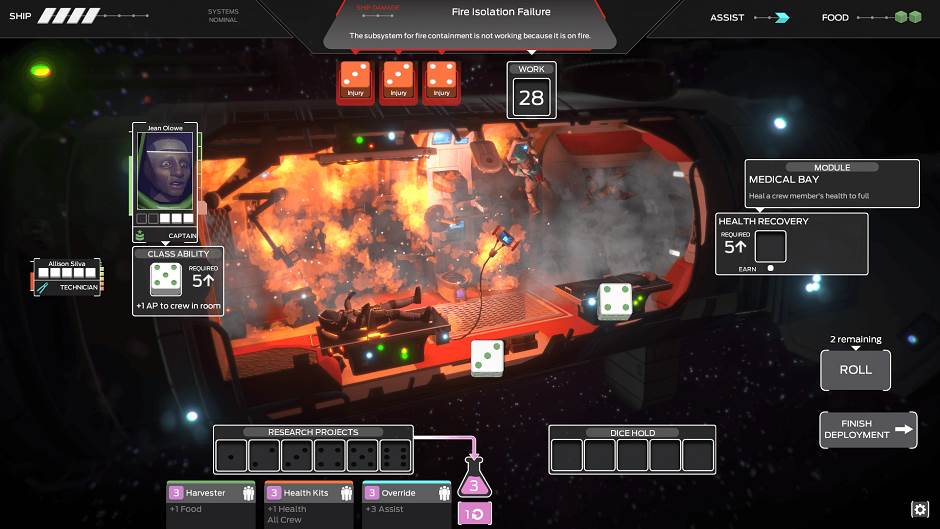Roll the dice with the ROLL button

point(855,370)
